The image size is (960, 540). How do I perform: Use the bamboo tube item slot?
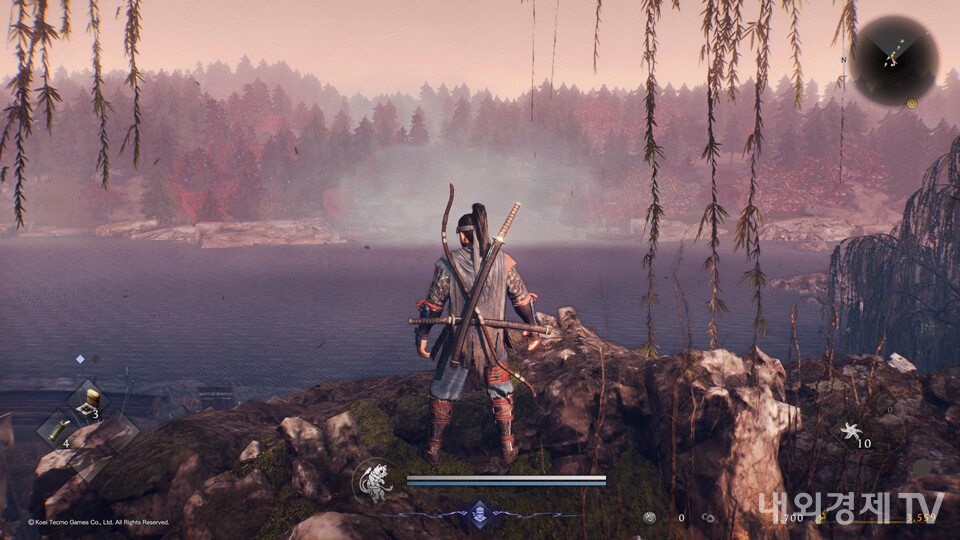click(56, 429)
